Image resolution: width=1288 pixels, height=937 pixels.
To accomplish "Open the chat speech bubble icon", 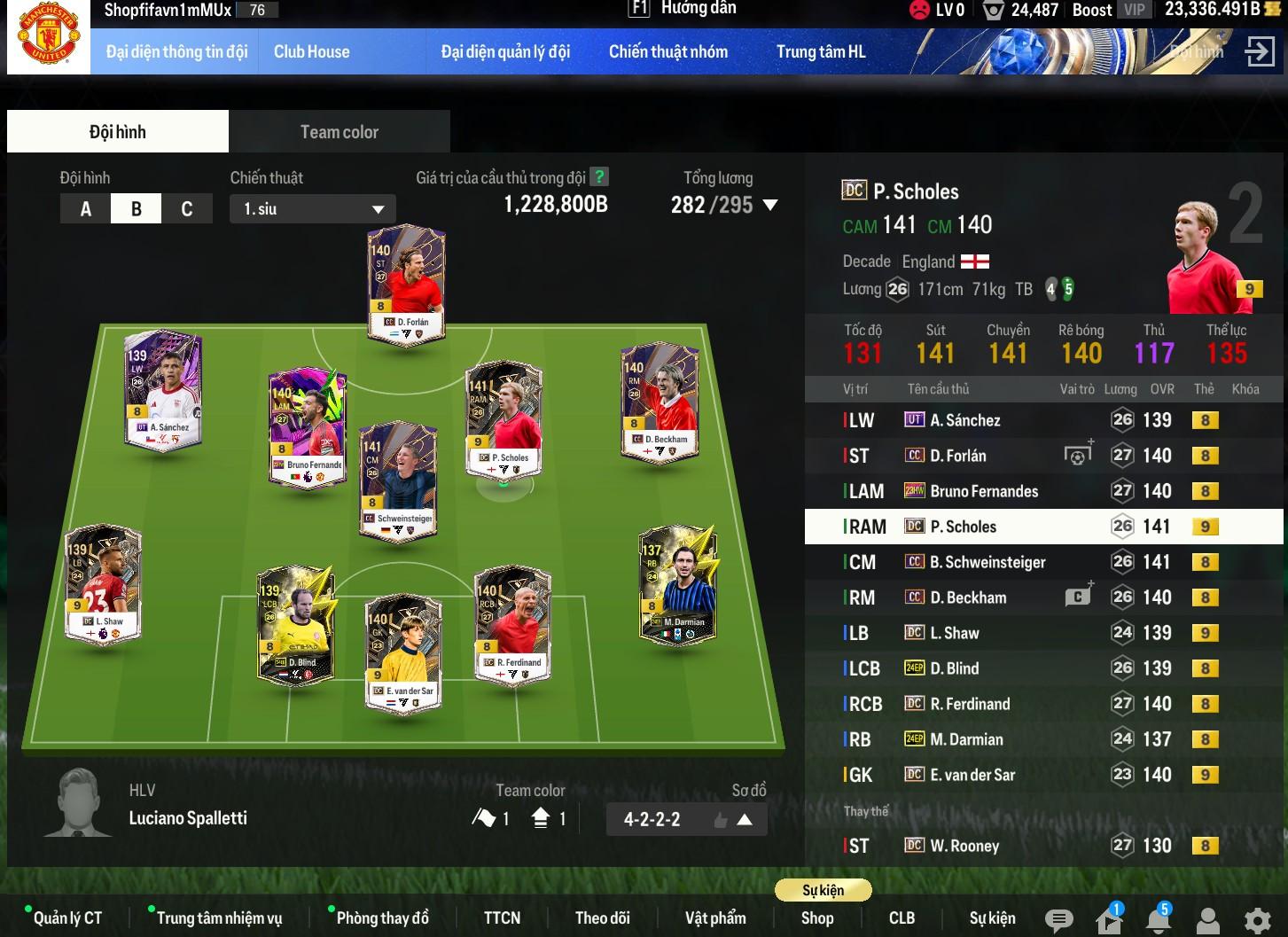I will point(1058,920).
